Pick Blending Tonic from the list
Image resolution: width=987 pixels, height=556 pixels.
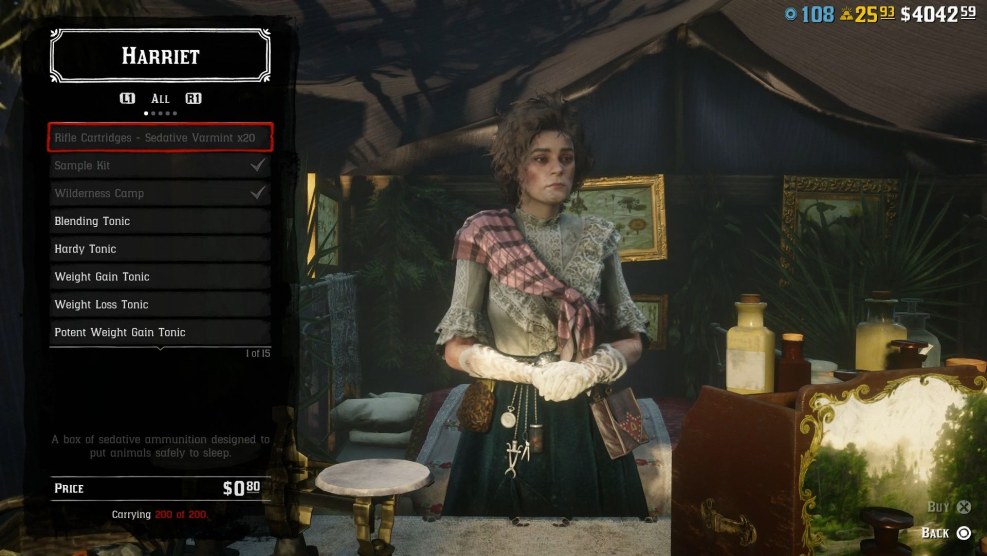point(160,221)
